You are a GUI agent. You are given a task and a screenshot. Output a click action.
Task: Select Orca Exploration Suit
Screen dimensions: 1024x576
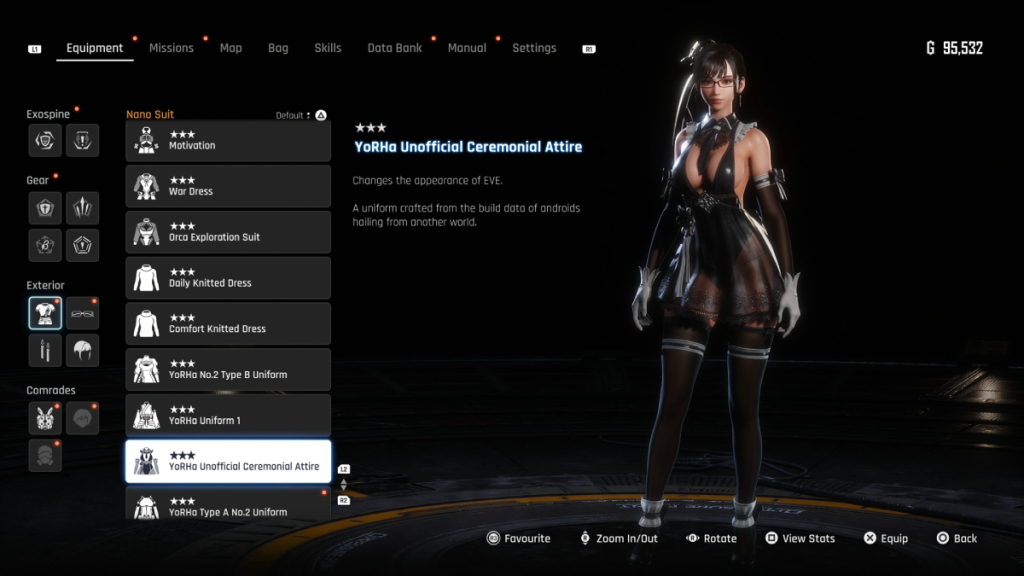(228, 233)
